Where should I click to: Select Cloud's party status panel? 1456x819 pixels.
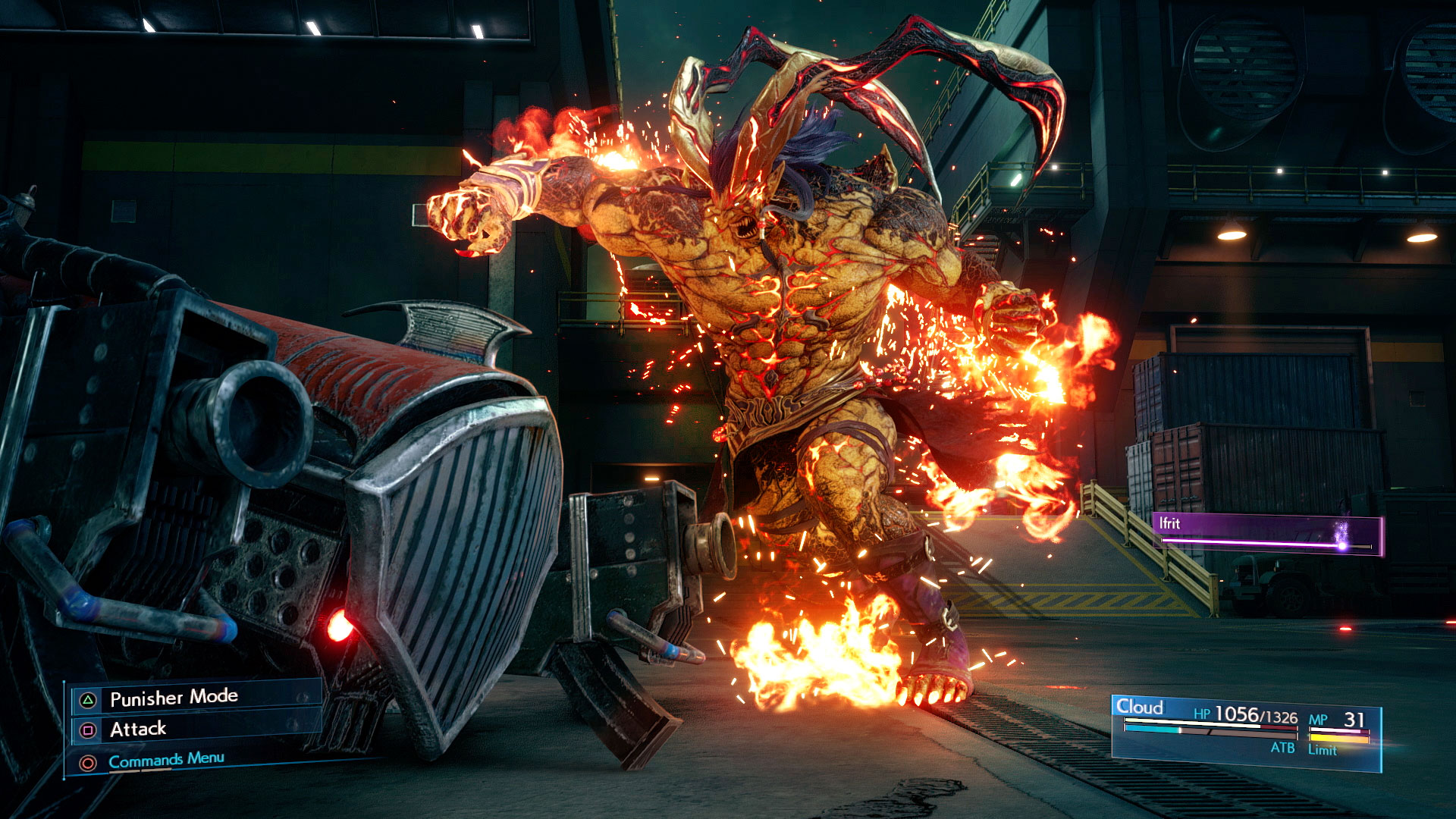click(x=1245, y=732)
